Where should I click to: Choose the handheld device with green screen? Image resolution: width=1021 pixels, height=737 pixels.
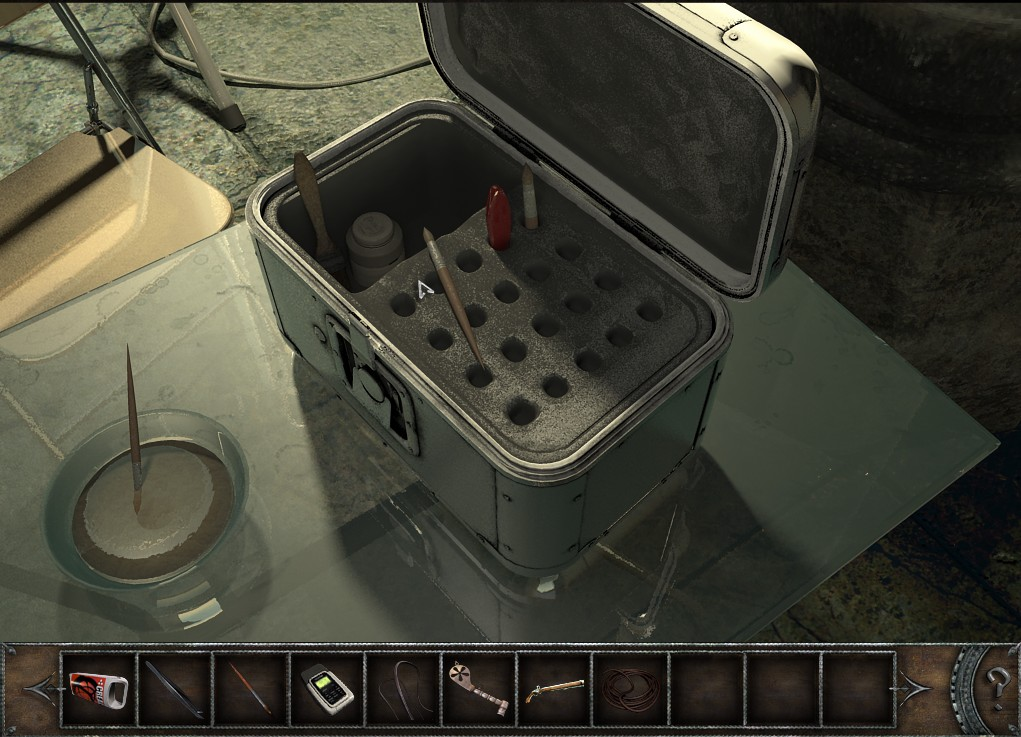[x=326, y=688]
